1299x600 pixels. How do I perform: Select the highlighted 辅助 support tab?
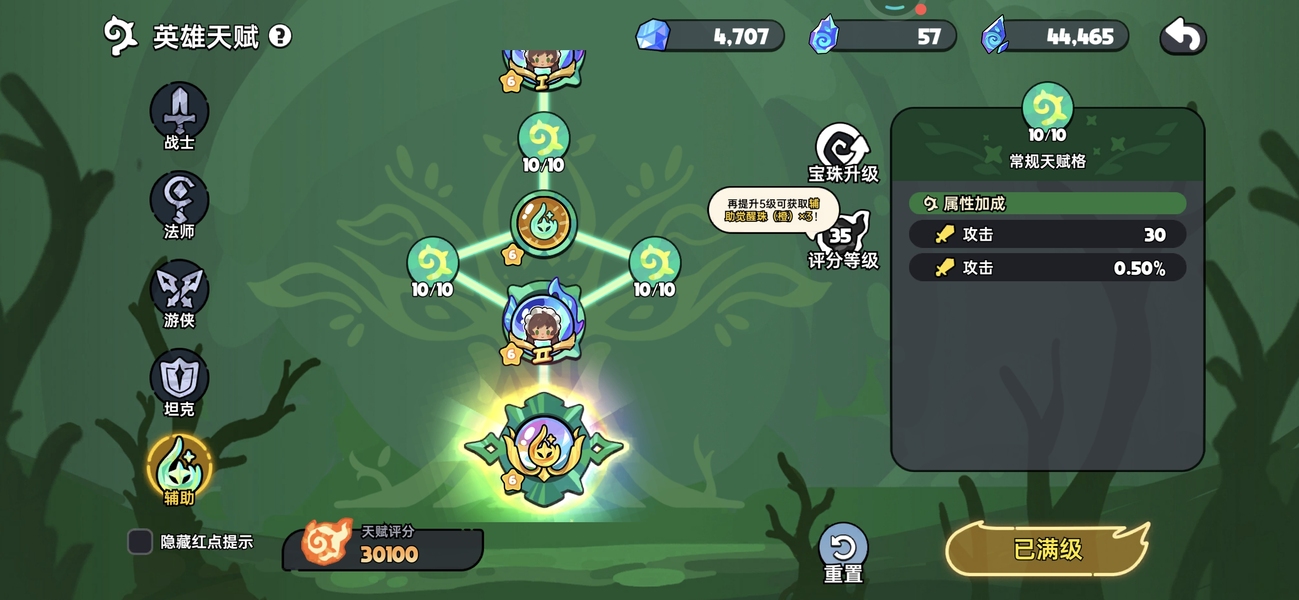pos(179,466)
